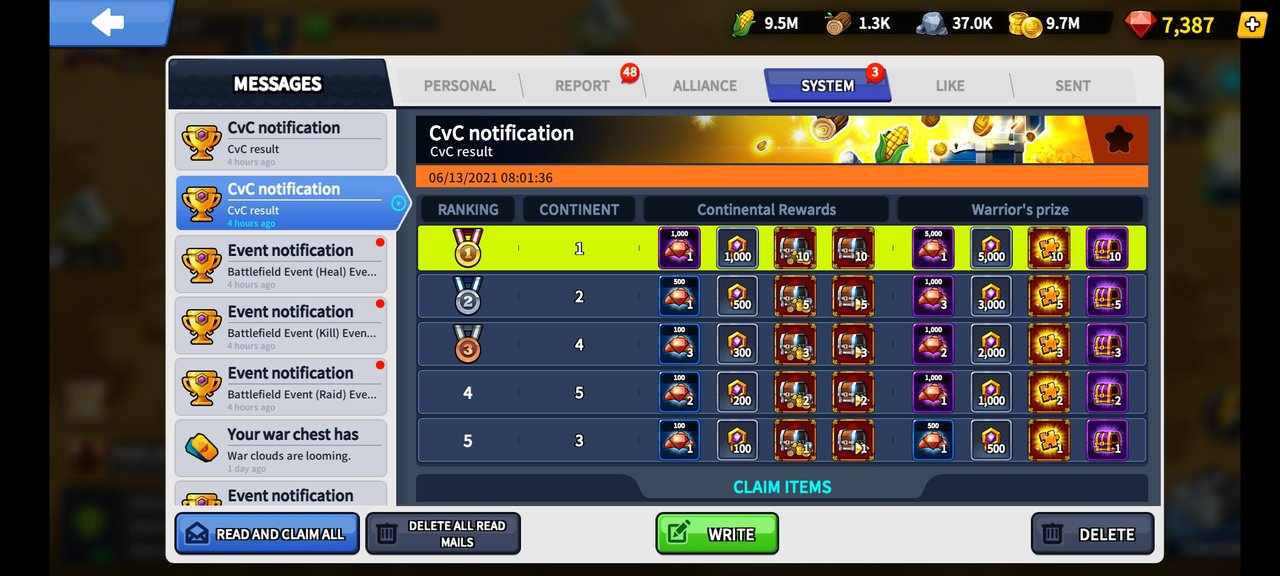The image size is (1280, 576).
Task: View the Sent messages tab
Action: 1072,86
